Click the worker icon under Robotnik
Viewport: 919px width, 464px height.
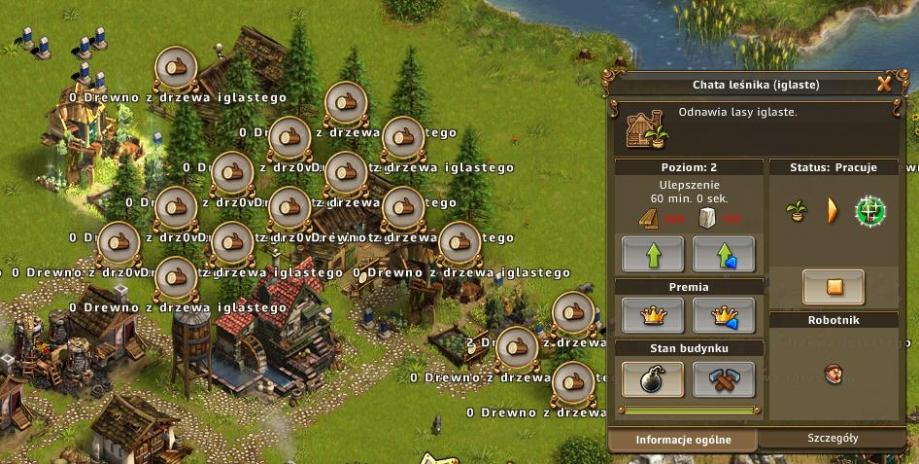(x=832, y=374)
